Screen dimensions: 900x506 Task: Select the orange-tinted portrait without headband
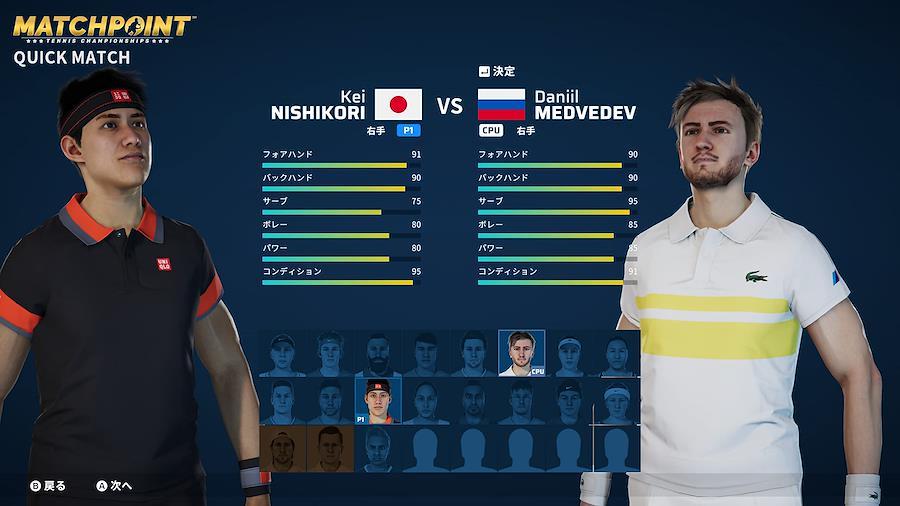(x=330, y=449)
